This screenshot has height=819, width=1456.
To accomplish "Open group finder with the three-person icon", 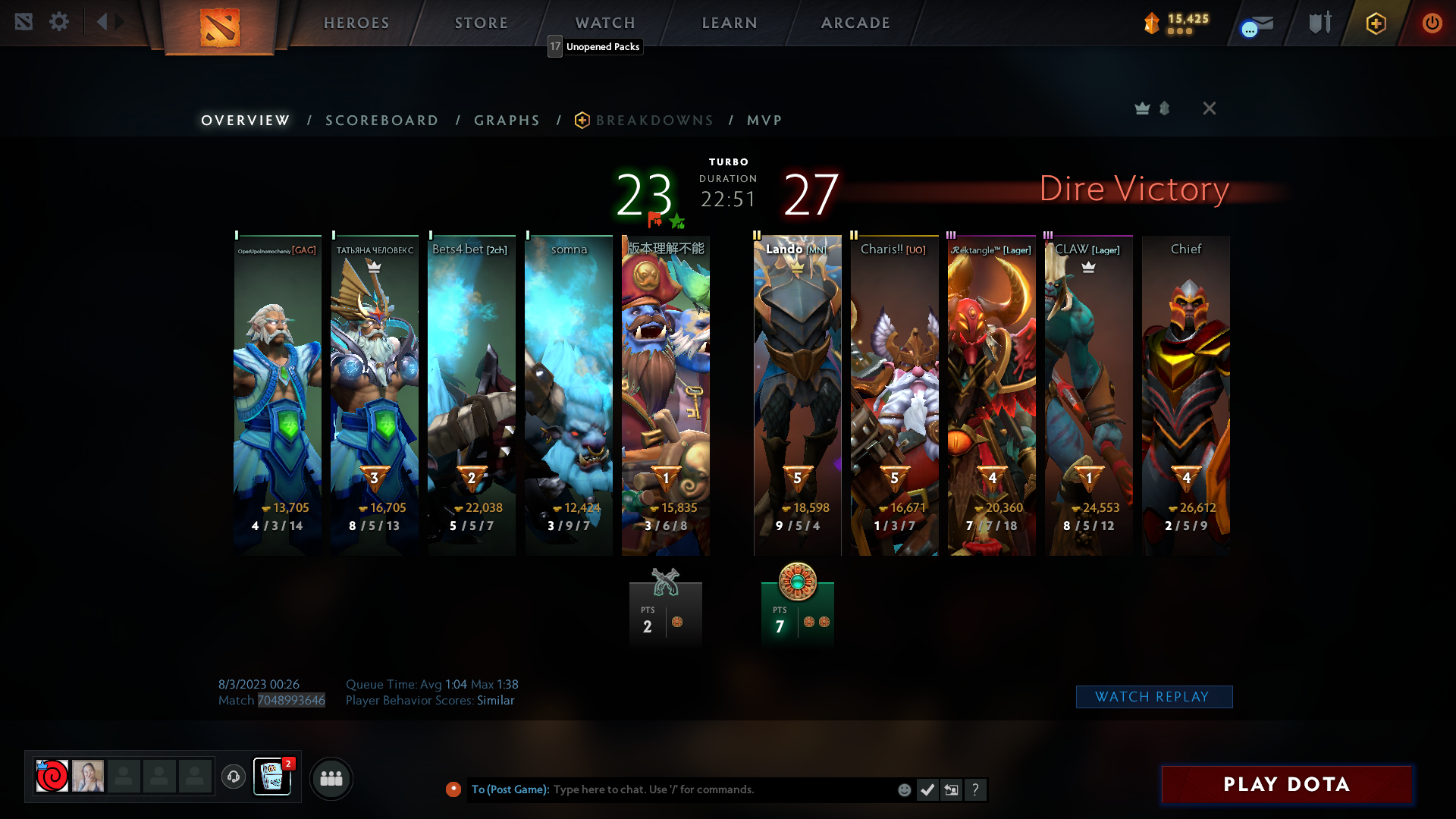I will pos(331,778).
